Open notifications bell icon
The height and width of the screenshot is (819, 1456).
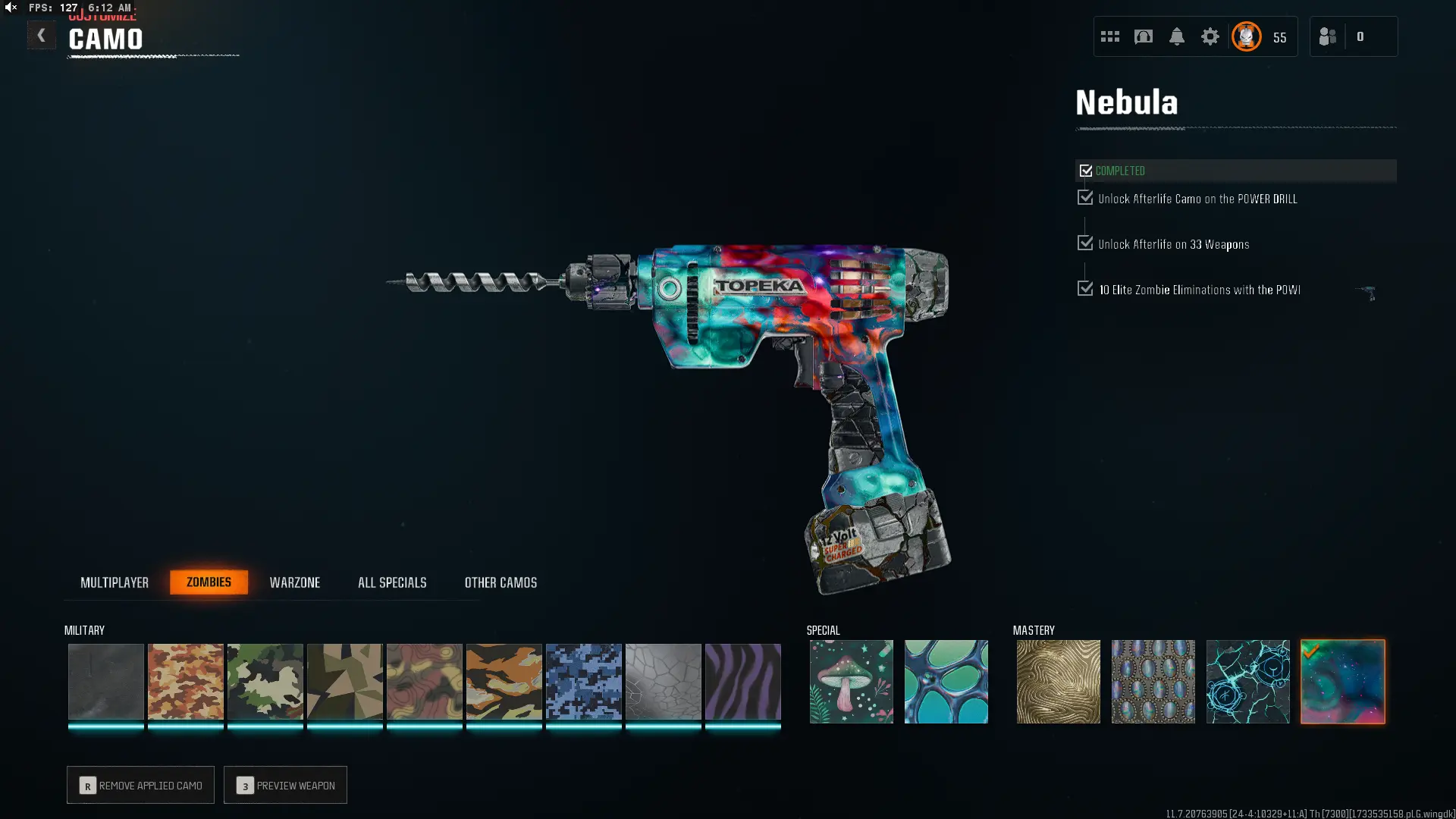click(1177, 36)
